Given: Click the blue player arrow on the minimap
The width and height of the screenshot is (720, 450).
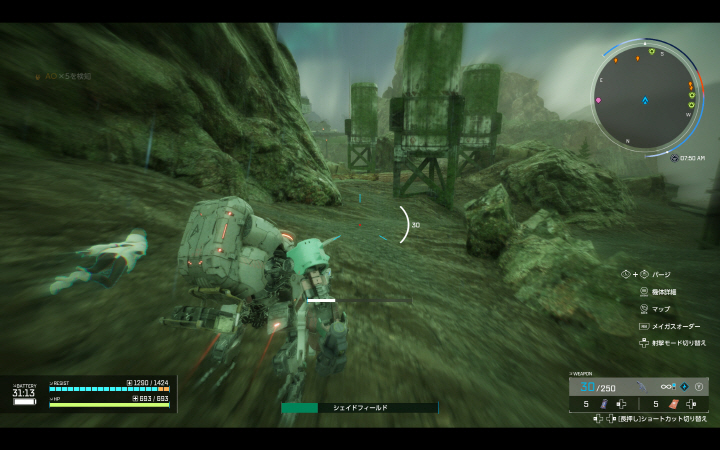Looking at the screenshot, I should coord(646,100).
